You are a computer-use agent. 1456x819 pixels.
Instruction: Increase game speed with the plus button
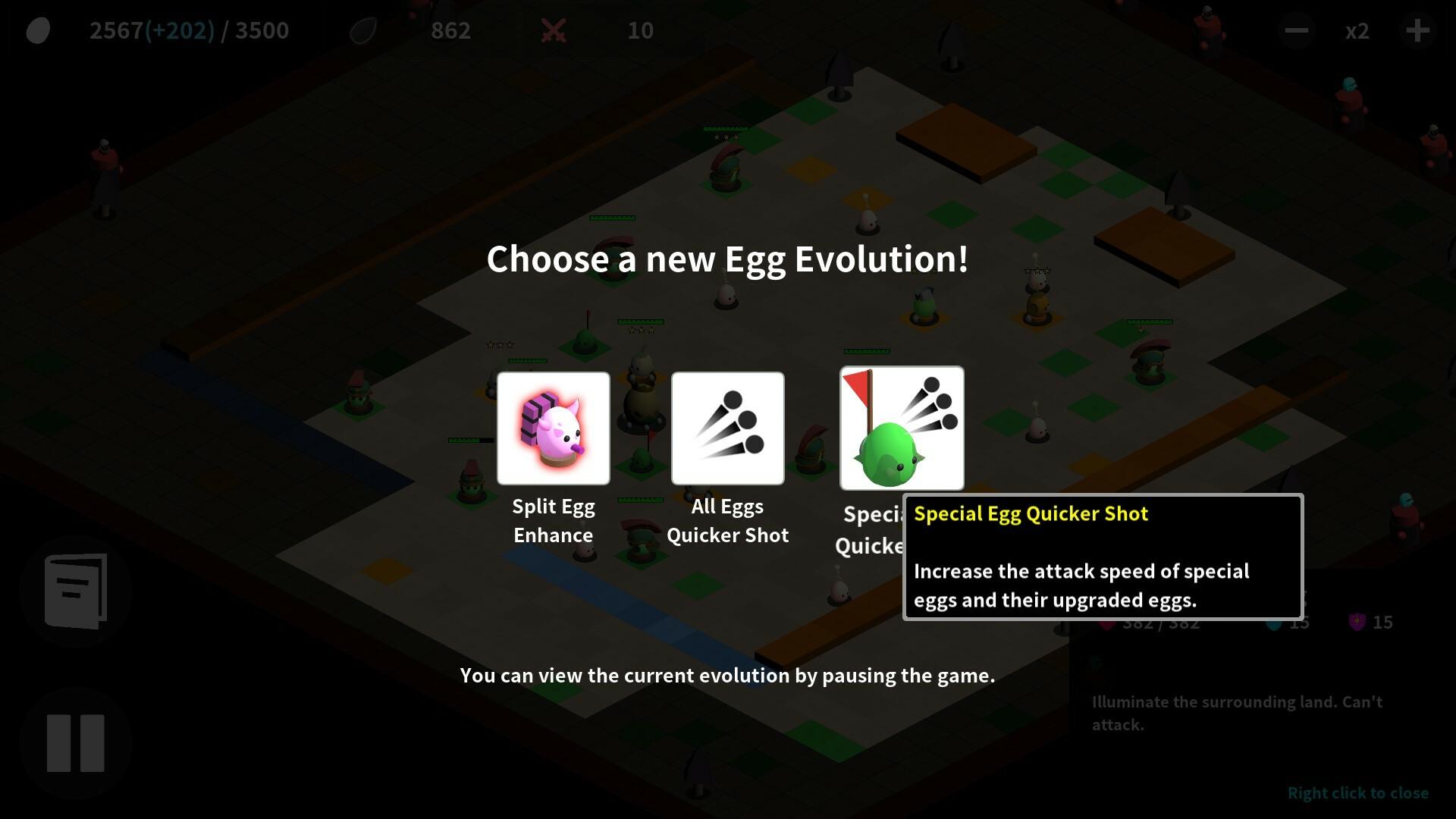pos(1417,30)
